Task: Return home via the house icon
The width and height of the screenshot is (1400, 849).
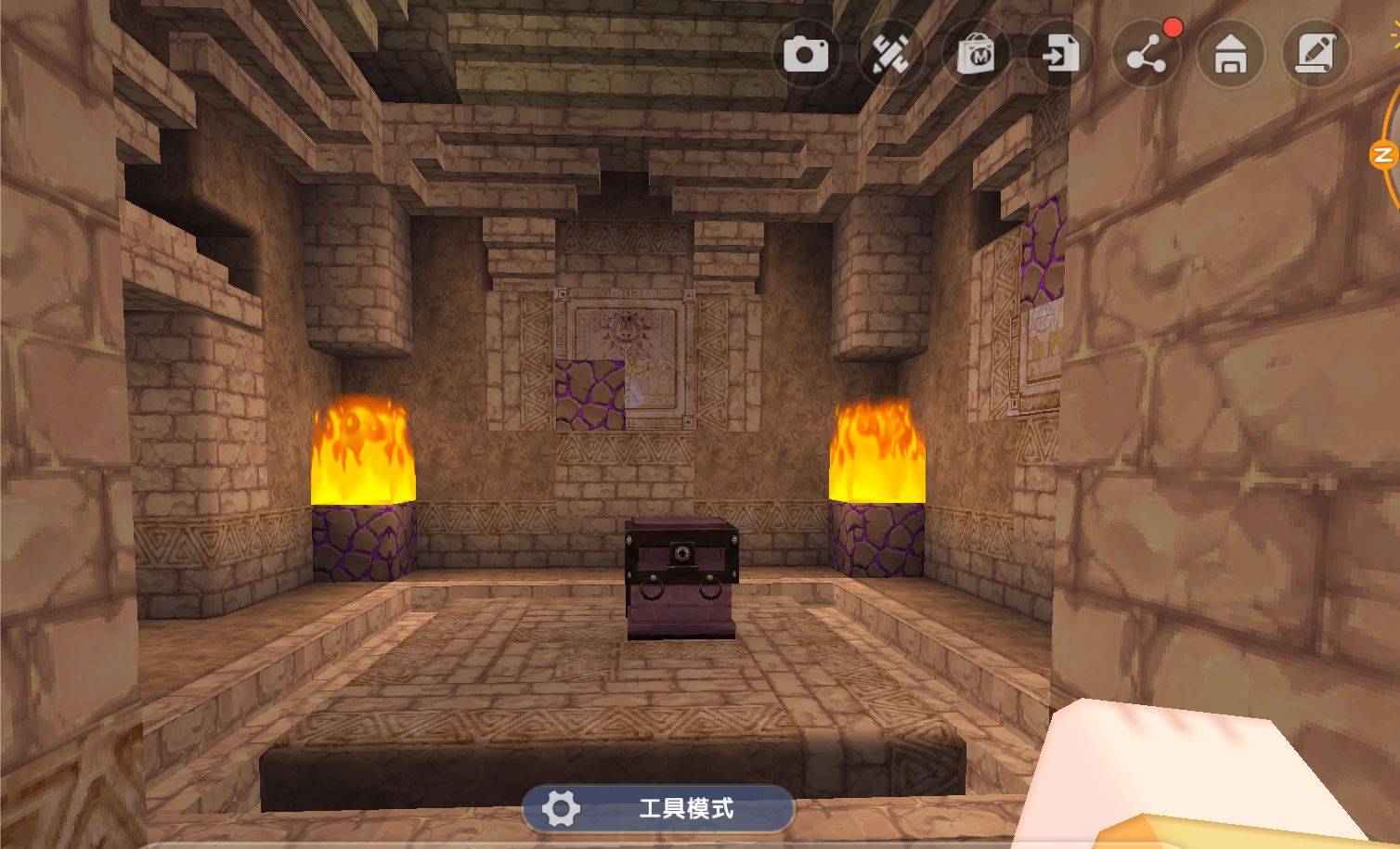Action: [x=1231, y=55]
